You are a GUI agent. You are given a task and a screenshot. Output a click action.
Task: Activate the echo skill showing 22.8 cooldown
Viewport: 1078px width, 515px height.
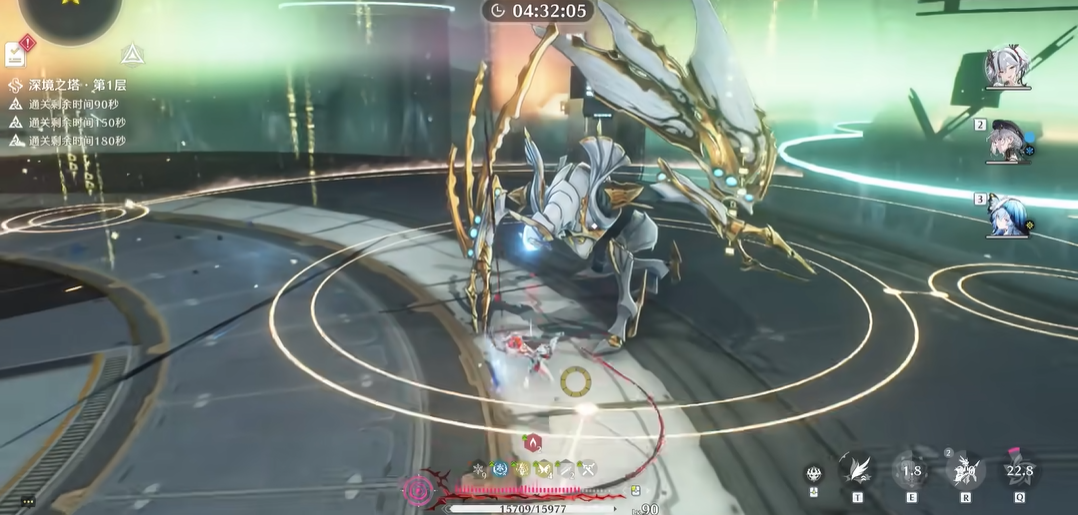[x=1019, y=471]
